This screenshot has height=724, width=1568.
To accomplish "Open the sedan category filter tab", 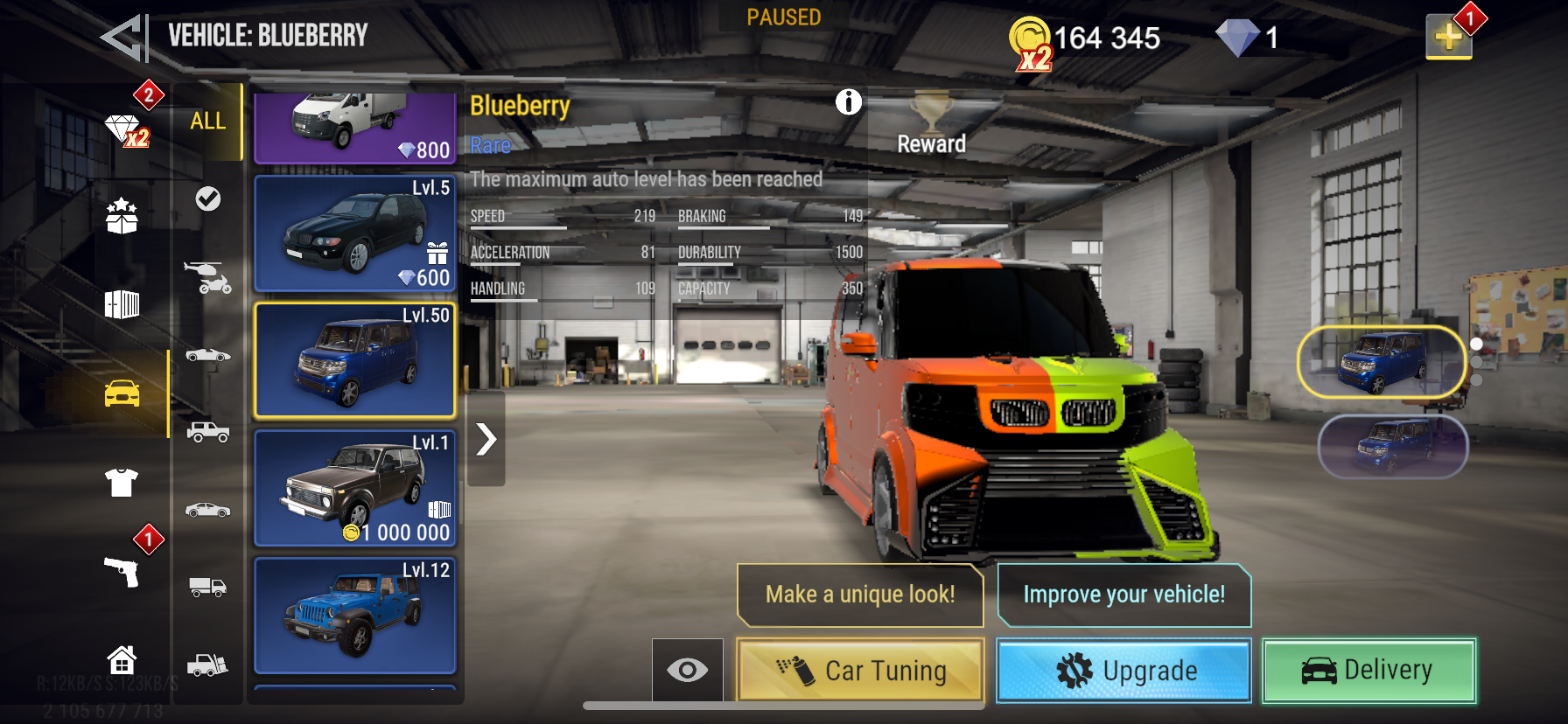I will click(207, 510).
